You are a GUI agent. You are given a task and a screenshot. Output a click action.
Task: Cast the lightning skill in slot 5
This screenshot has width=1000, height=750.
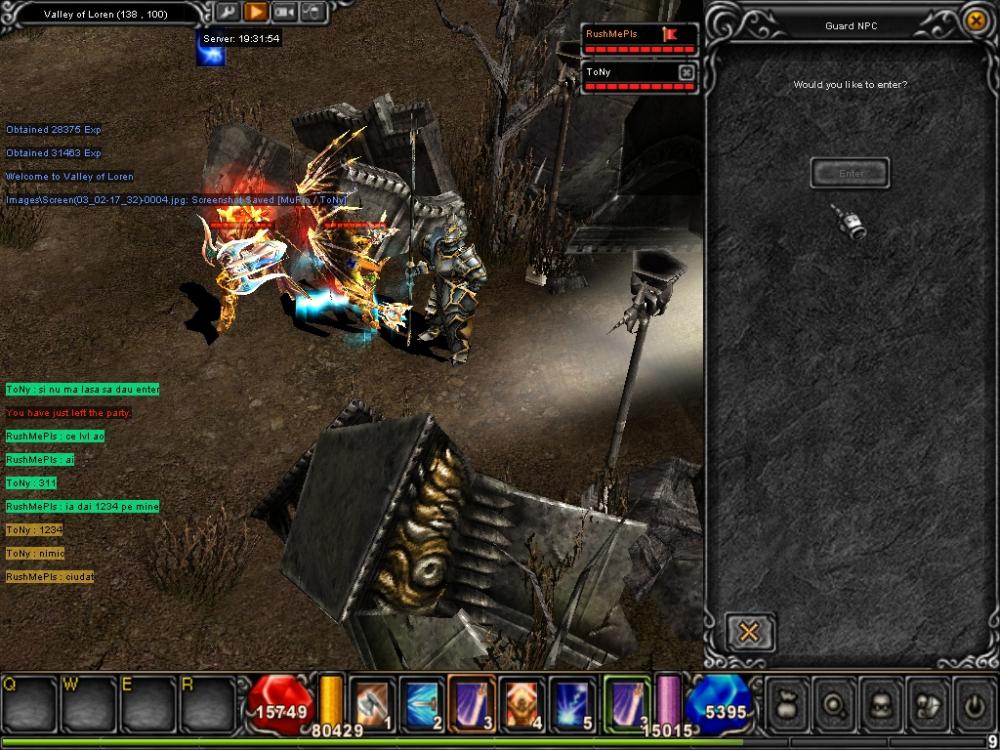pyautogui.click(x=574, y=703)
